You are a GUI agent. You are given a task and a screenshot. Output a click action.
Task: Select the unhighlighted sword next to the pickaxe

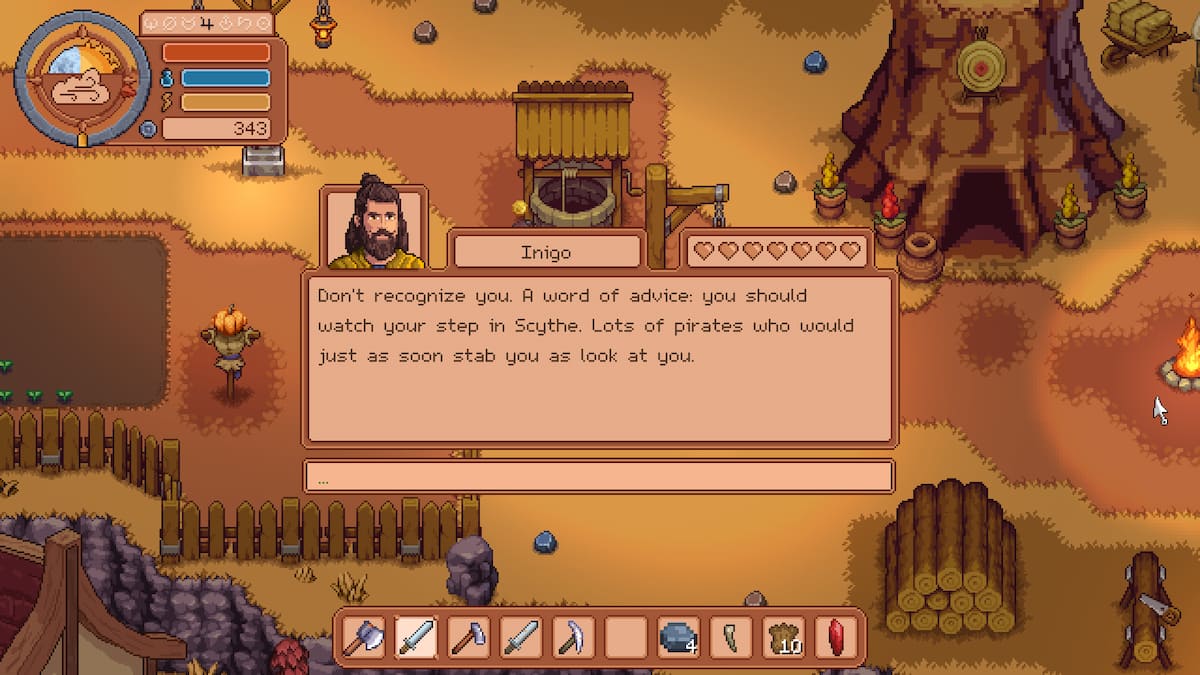520,637
